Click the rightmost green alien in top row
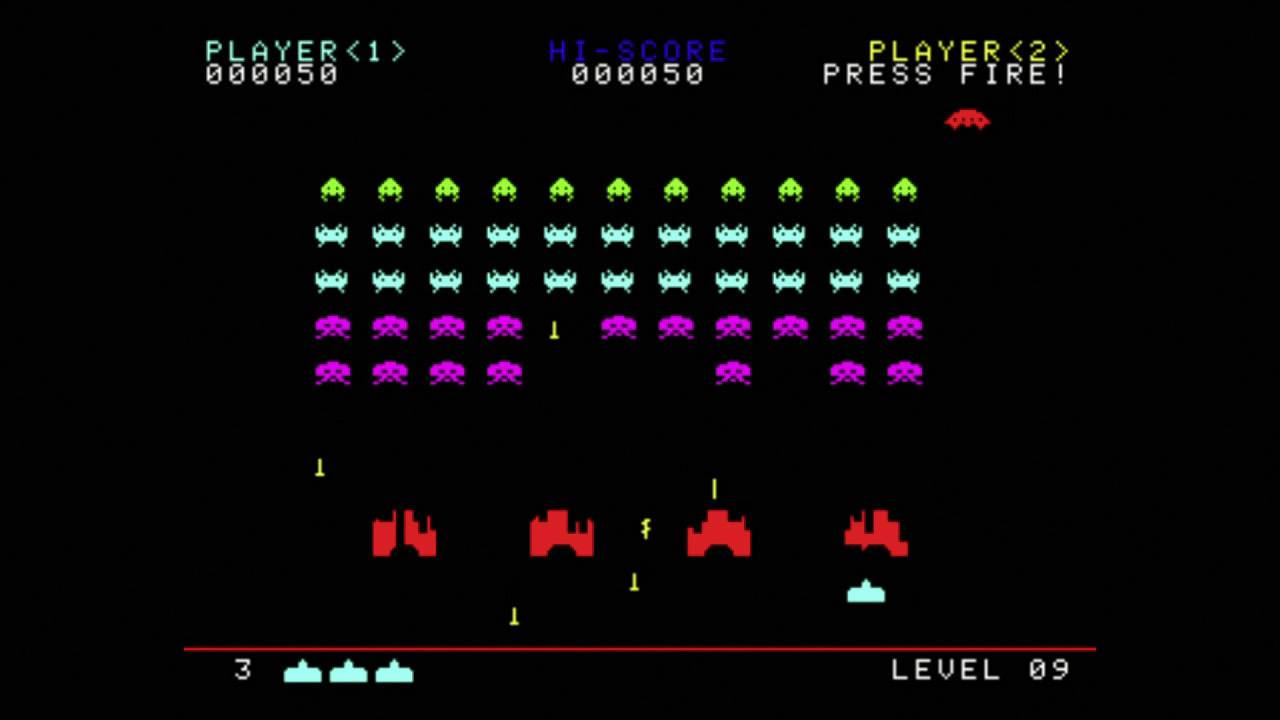This screenshot has height=720, width=1280. [x=903, y=188]
